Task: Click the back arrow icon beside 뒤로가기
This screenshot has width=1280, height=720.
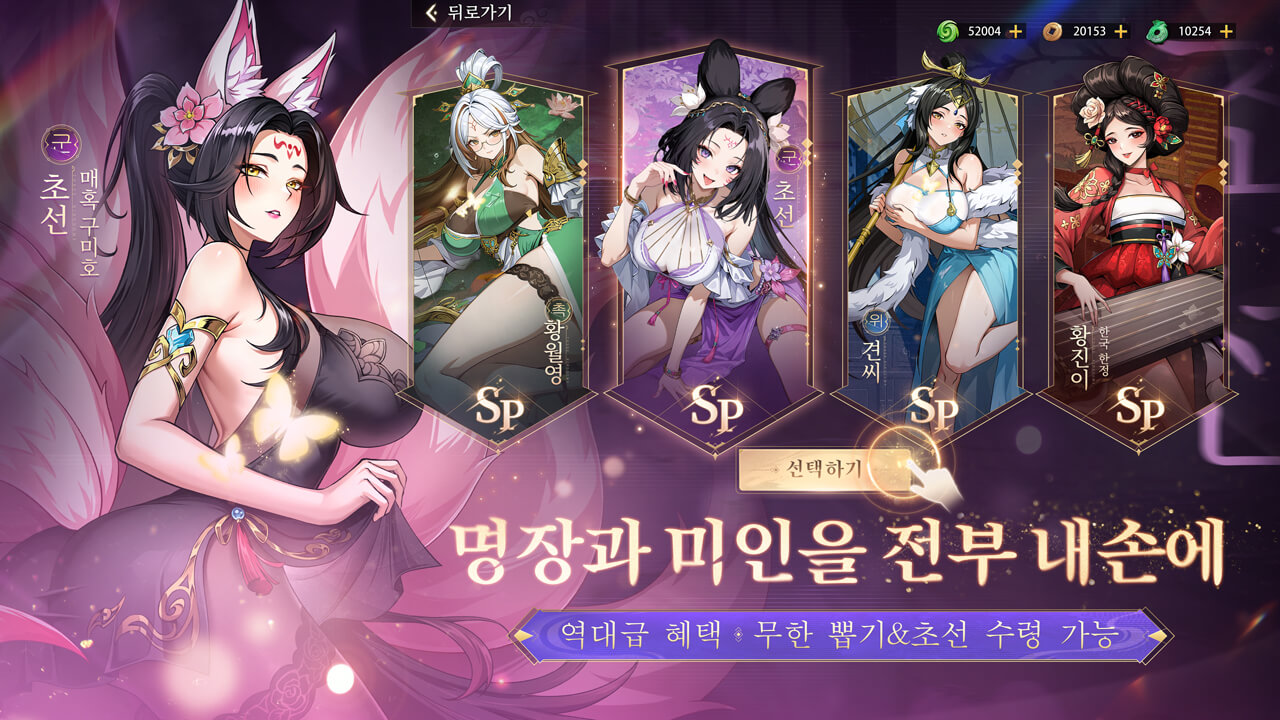Action: (430, 14)
